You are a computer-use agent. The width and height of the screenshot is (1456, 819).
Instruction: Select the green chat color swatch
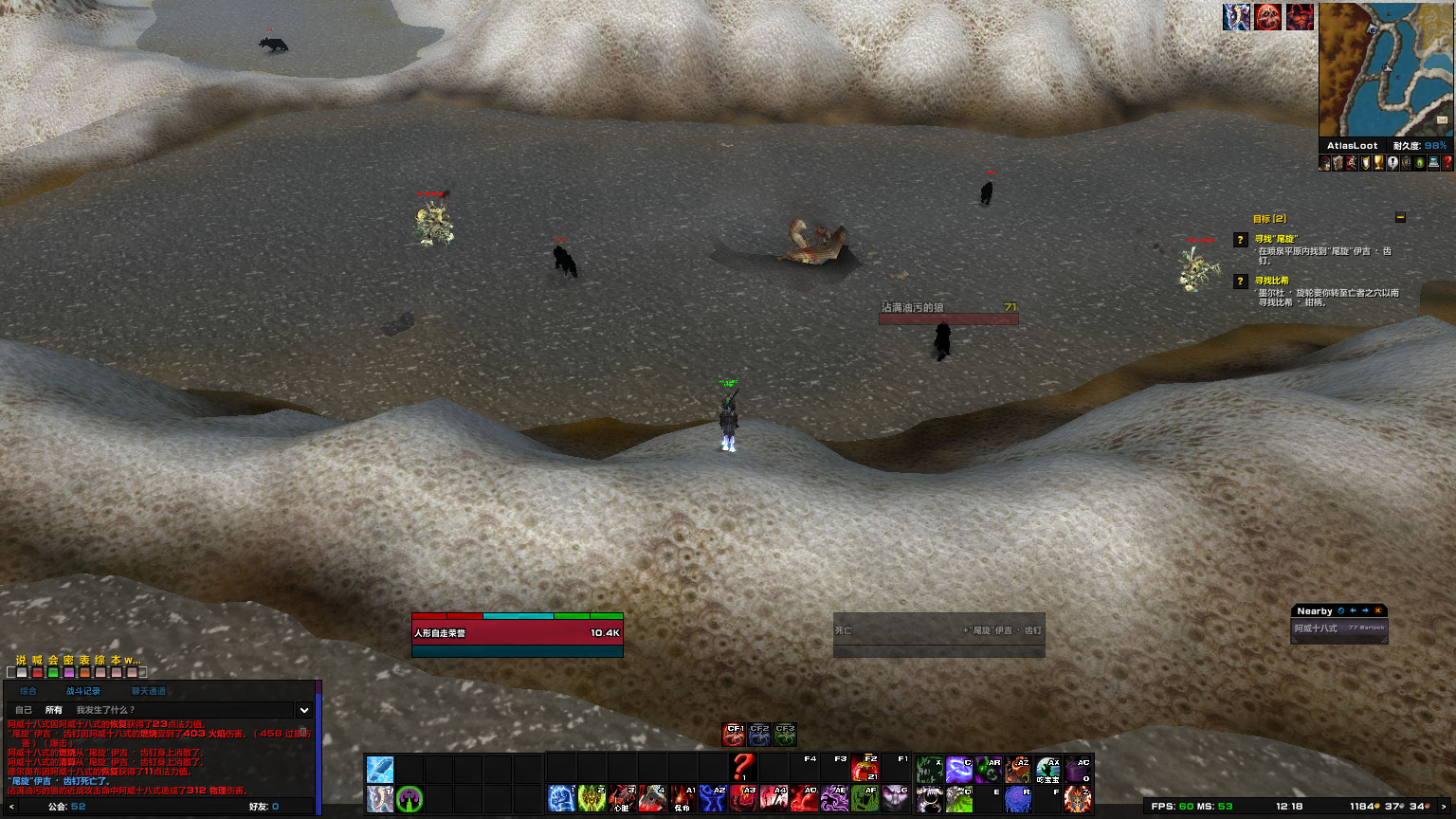[54, 673]
